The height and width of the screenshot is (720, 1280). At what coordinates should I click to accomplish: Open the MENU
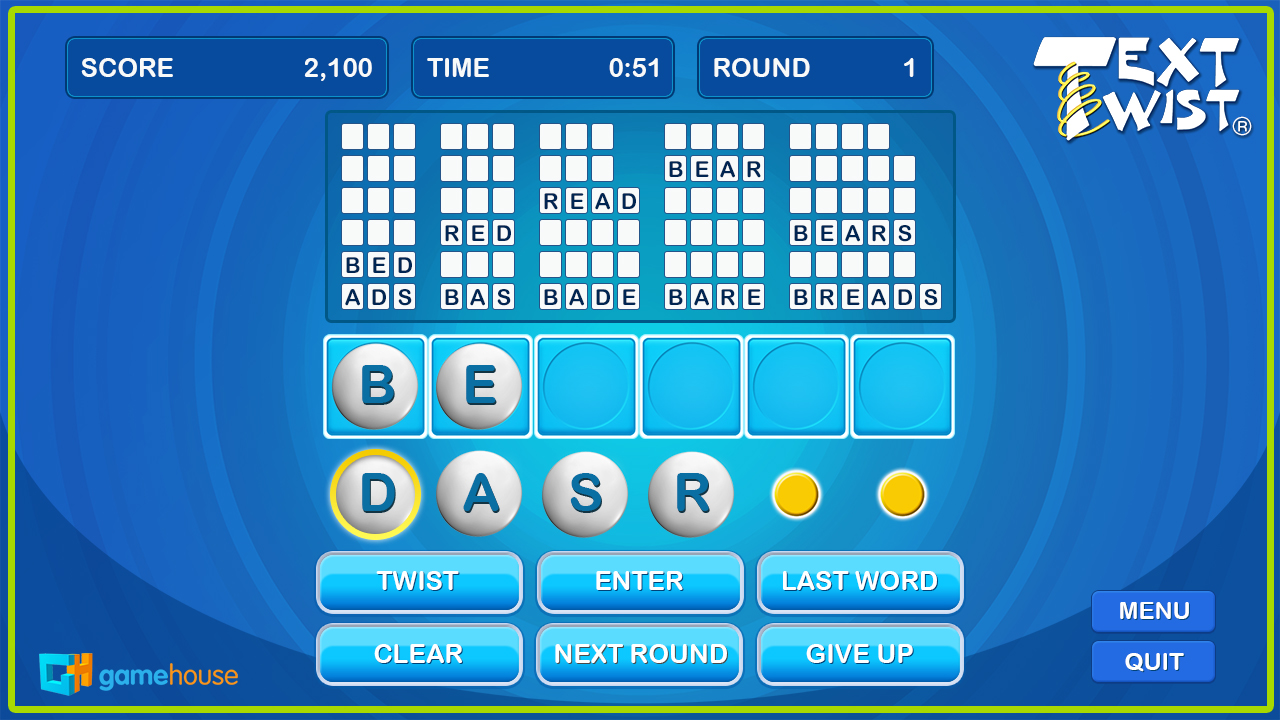pos(1152,611)
